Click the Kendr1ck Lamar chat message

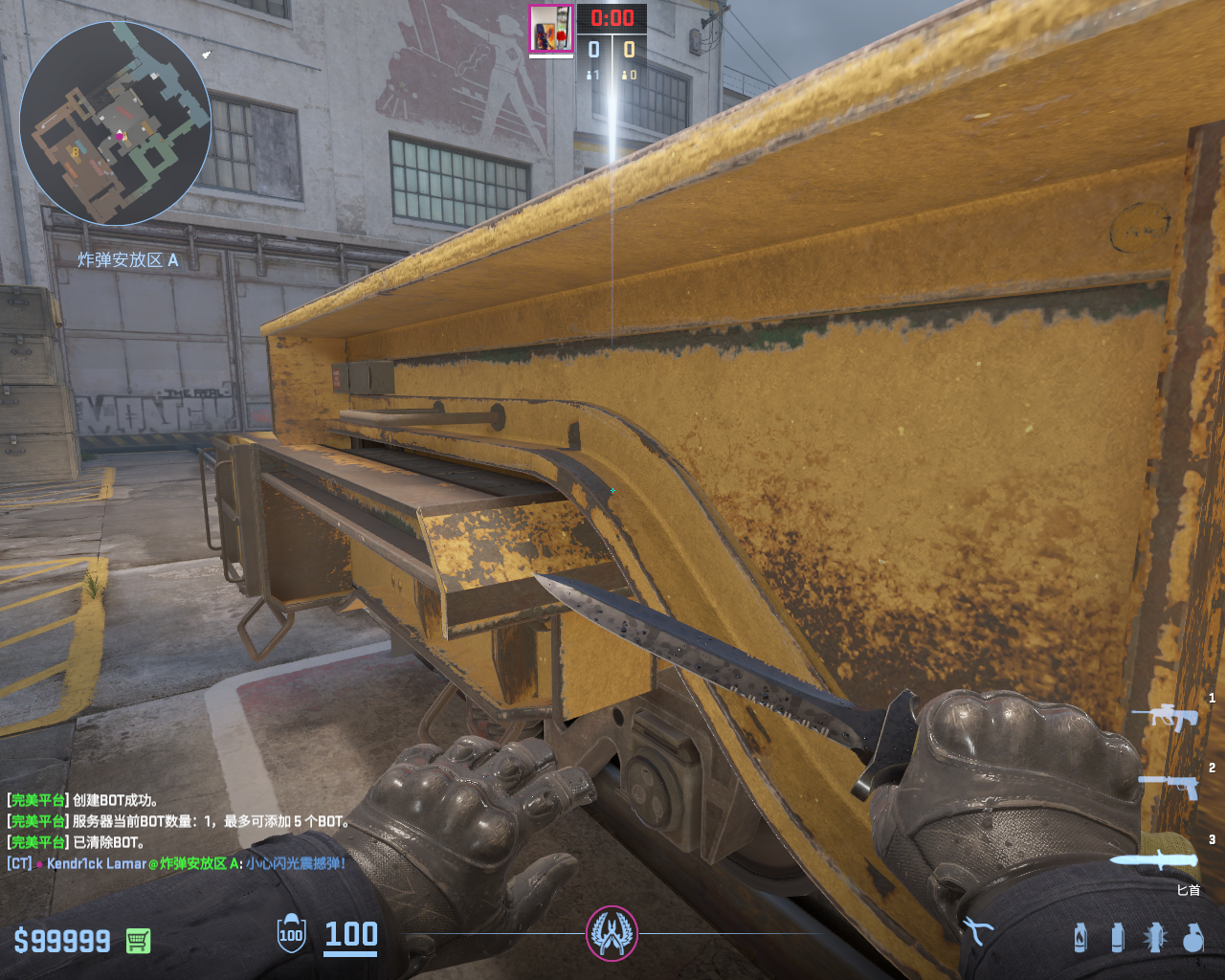[177, 863]
